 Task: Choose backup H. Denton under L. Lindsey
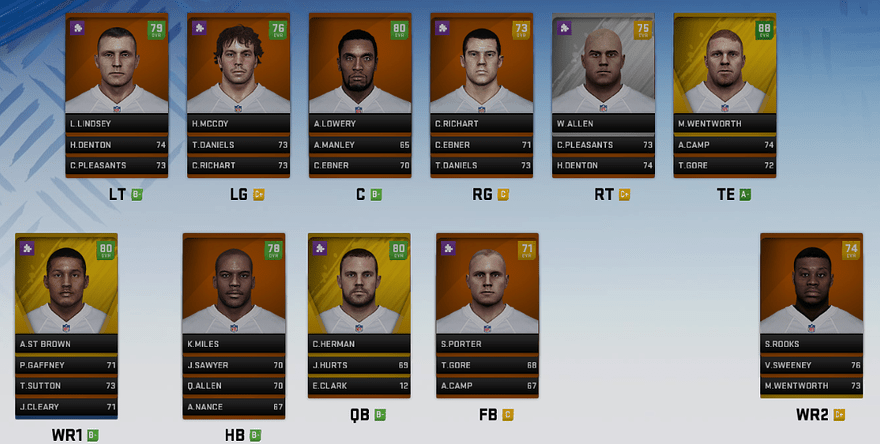[x=117, y=144]
